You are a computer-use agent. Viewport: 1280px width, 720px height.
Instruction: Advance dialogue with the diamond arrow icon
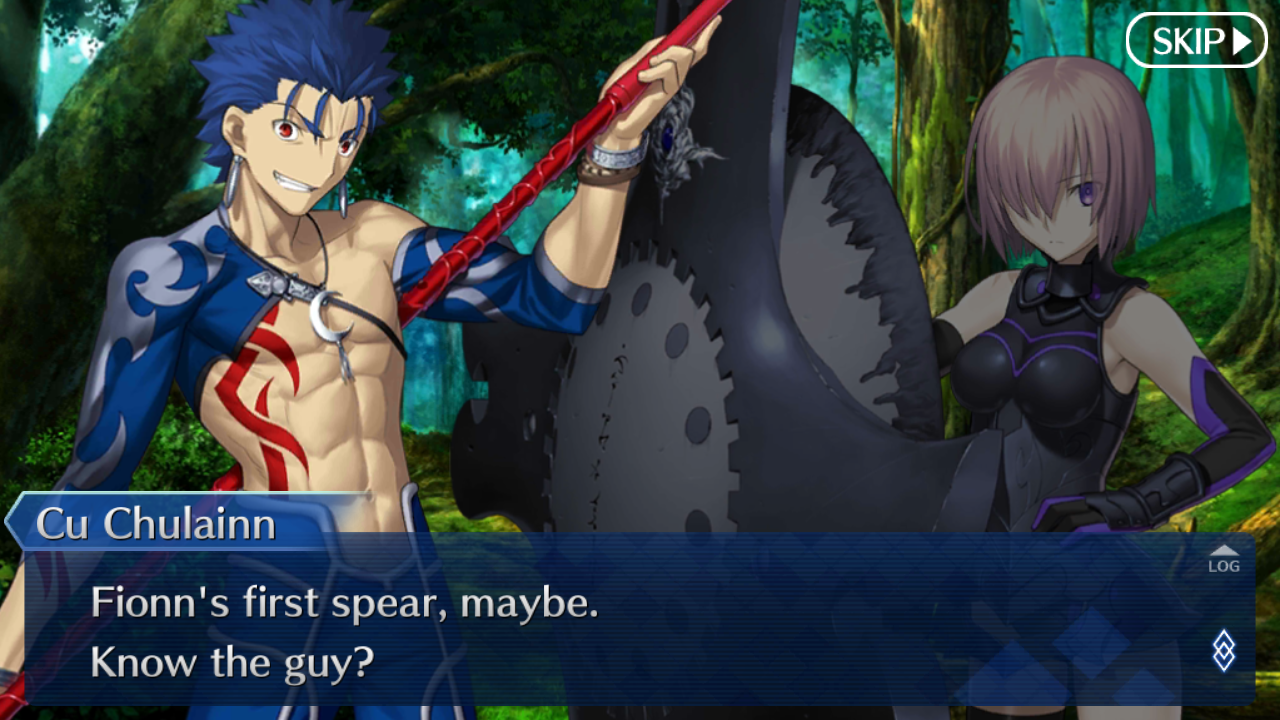[x=1223, y=650]
